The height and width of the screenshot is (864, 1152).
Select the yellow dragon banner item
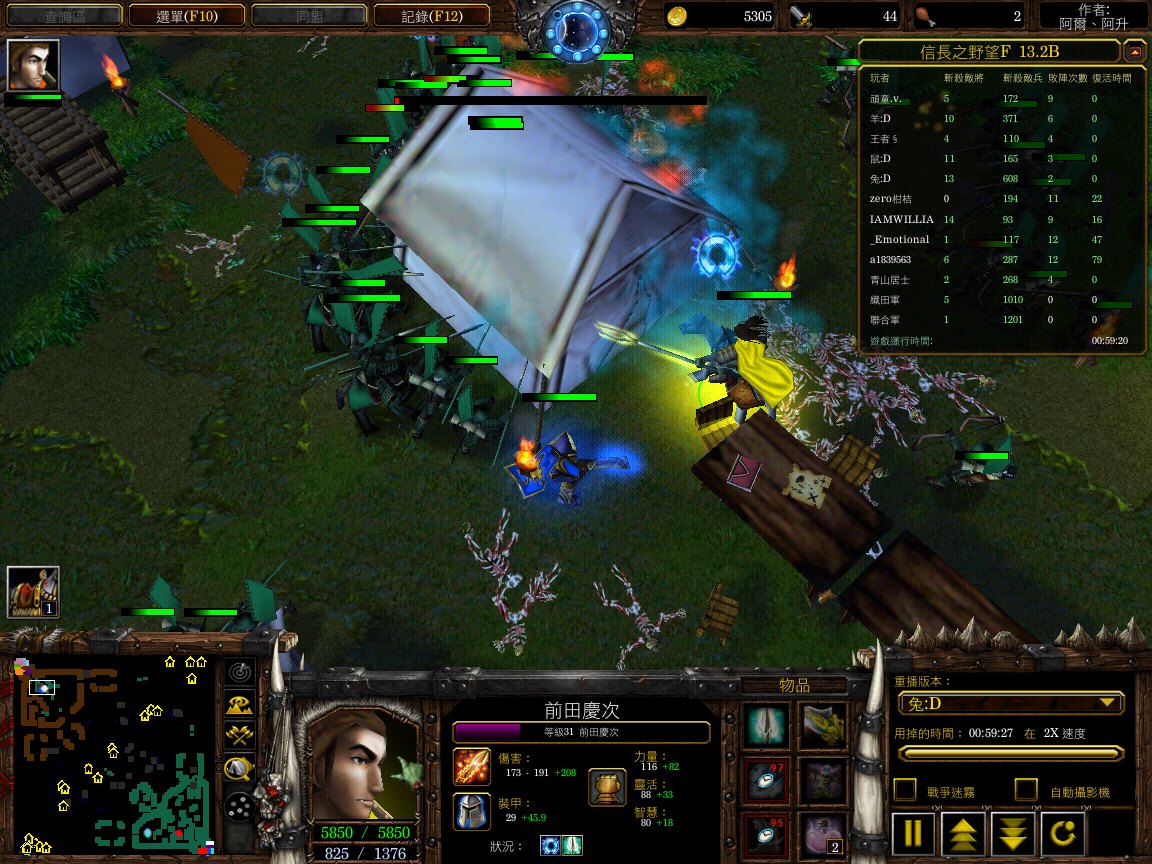[x=823, y=725]
